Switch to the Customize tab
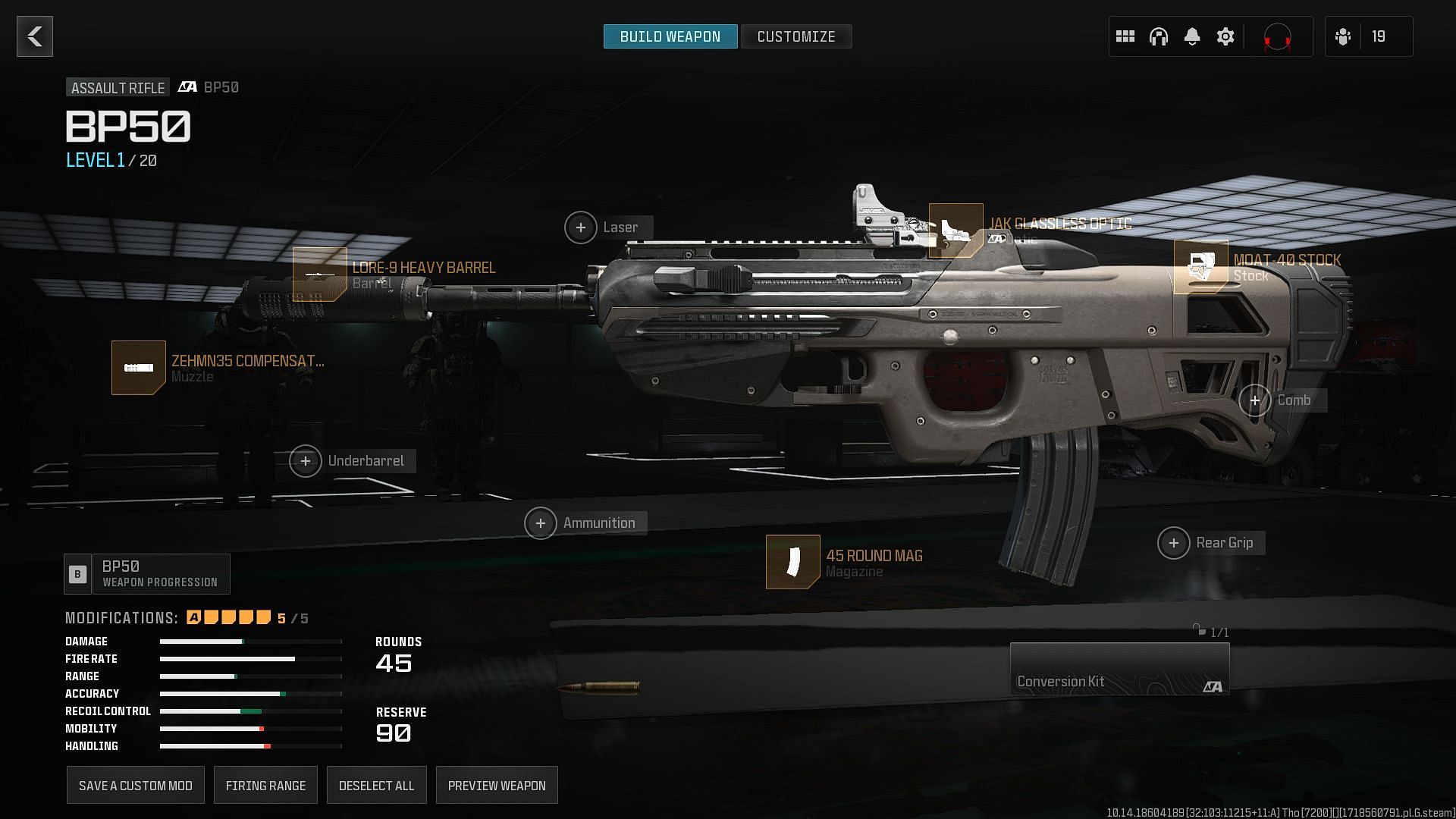This screenshot has height=819, width=1456. tap(795, 36)
